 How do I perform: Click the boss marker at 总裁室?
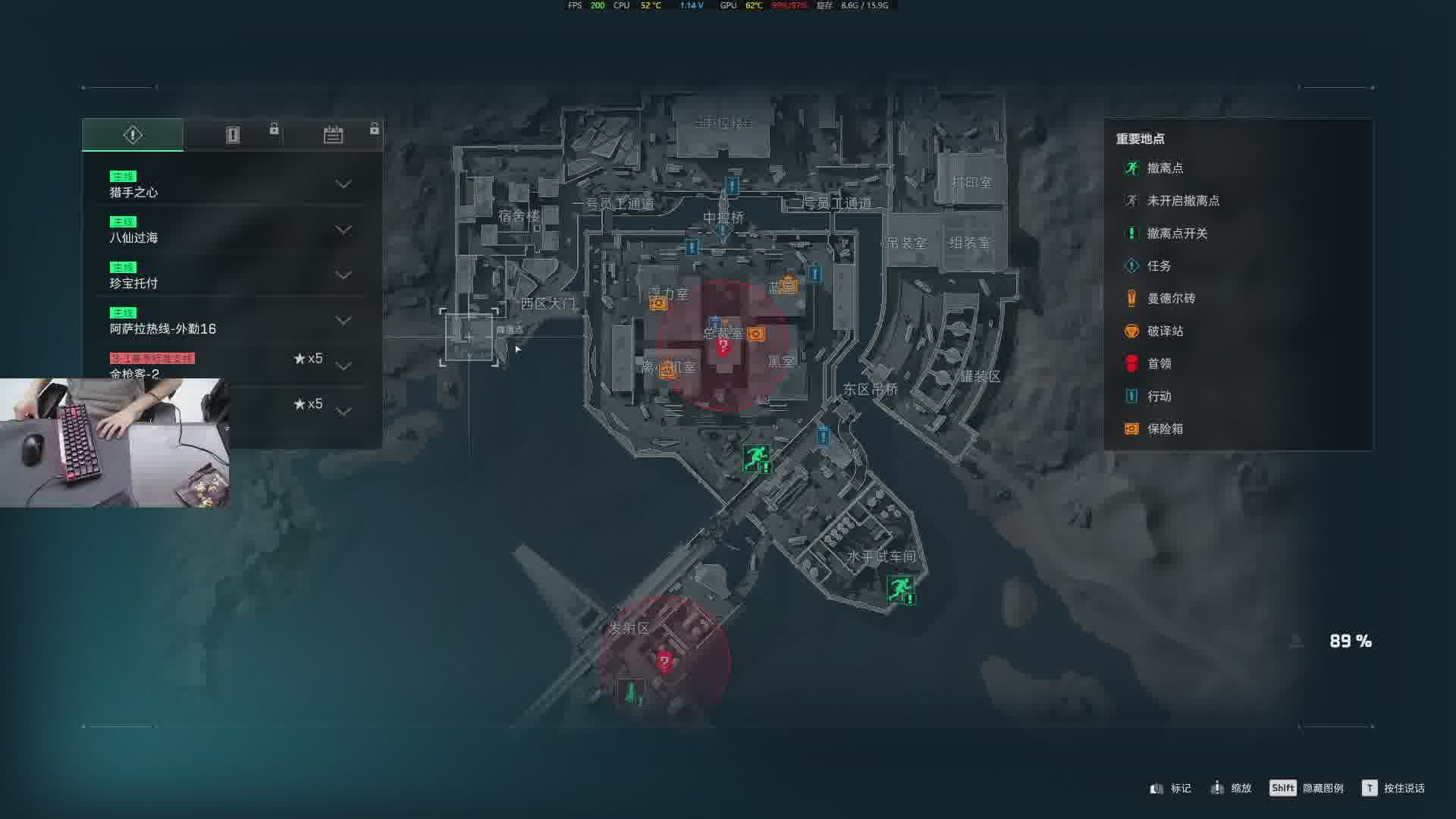click(723, 347)
